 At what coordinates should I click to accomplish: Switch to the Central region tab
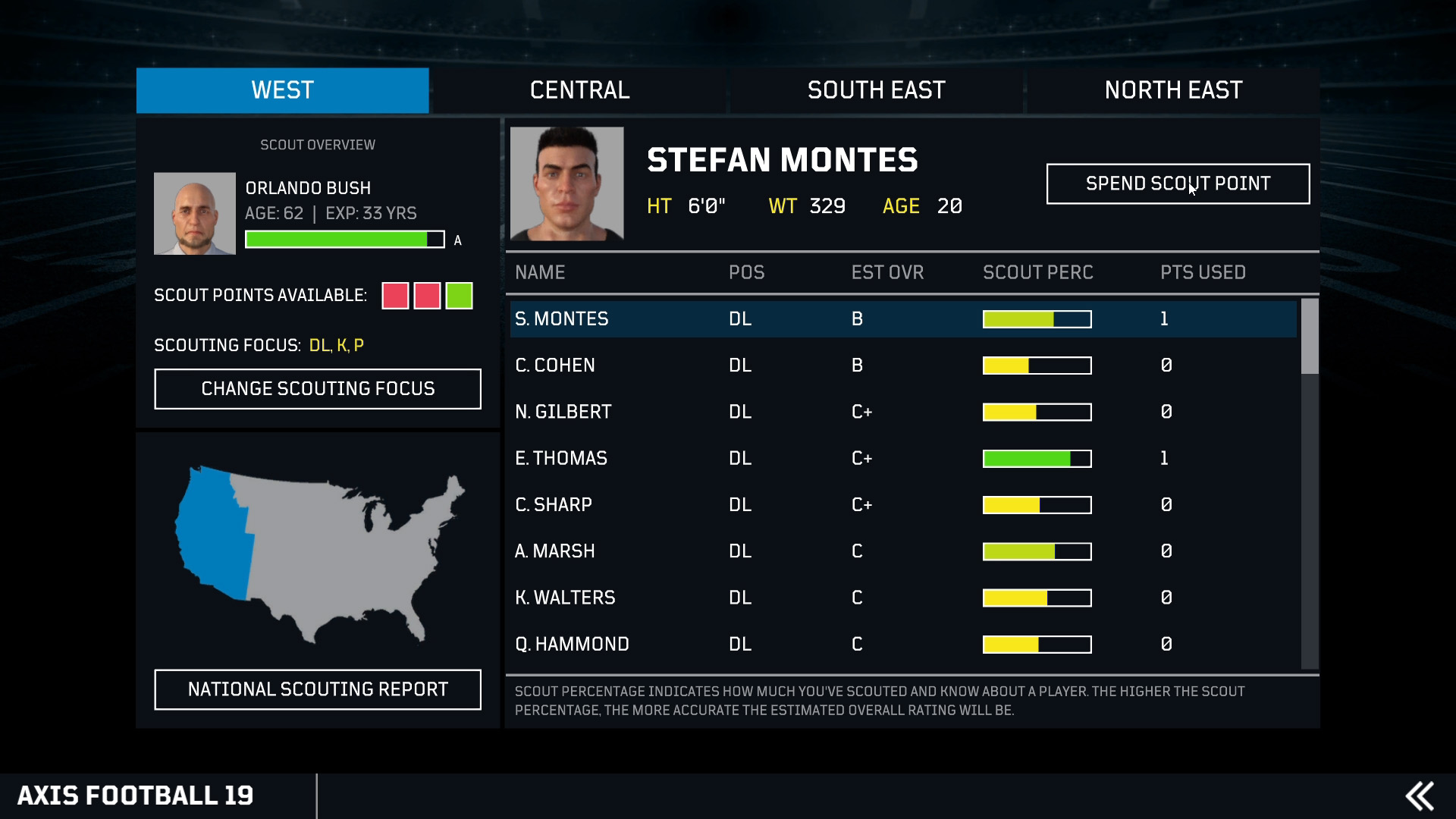pos(579,90)
